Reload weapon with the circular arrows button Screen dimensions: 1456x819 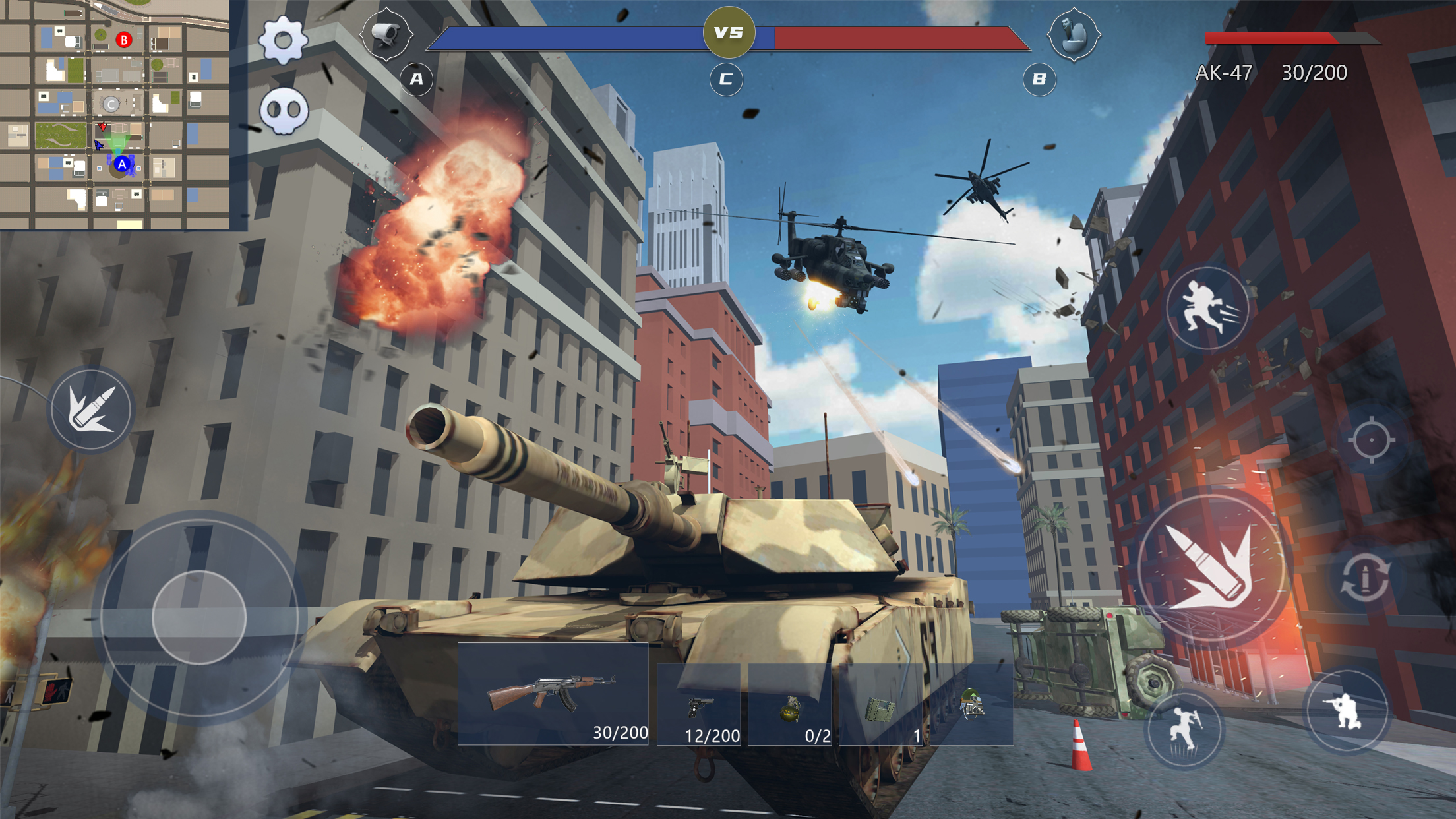coord(1364,578)
